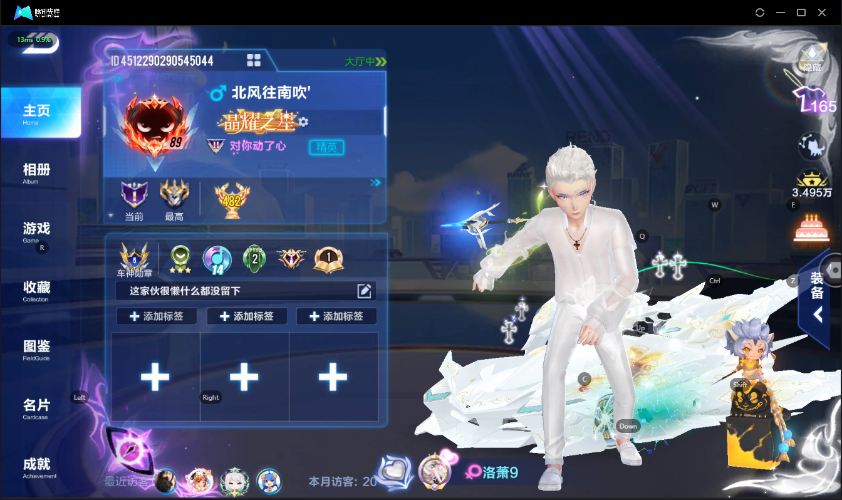842x500 pixels.
Task: Edit the profile signature with the pencil icon
Action: point(365,291)
